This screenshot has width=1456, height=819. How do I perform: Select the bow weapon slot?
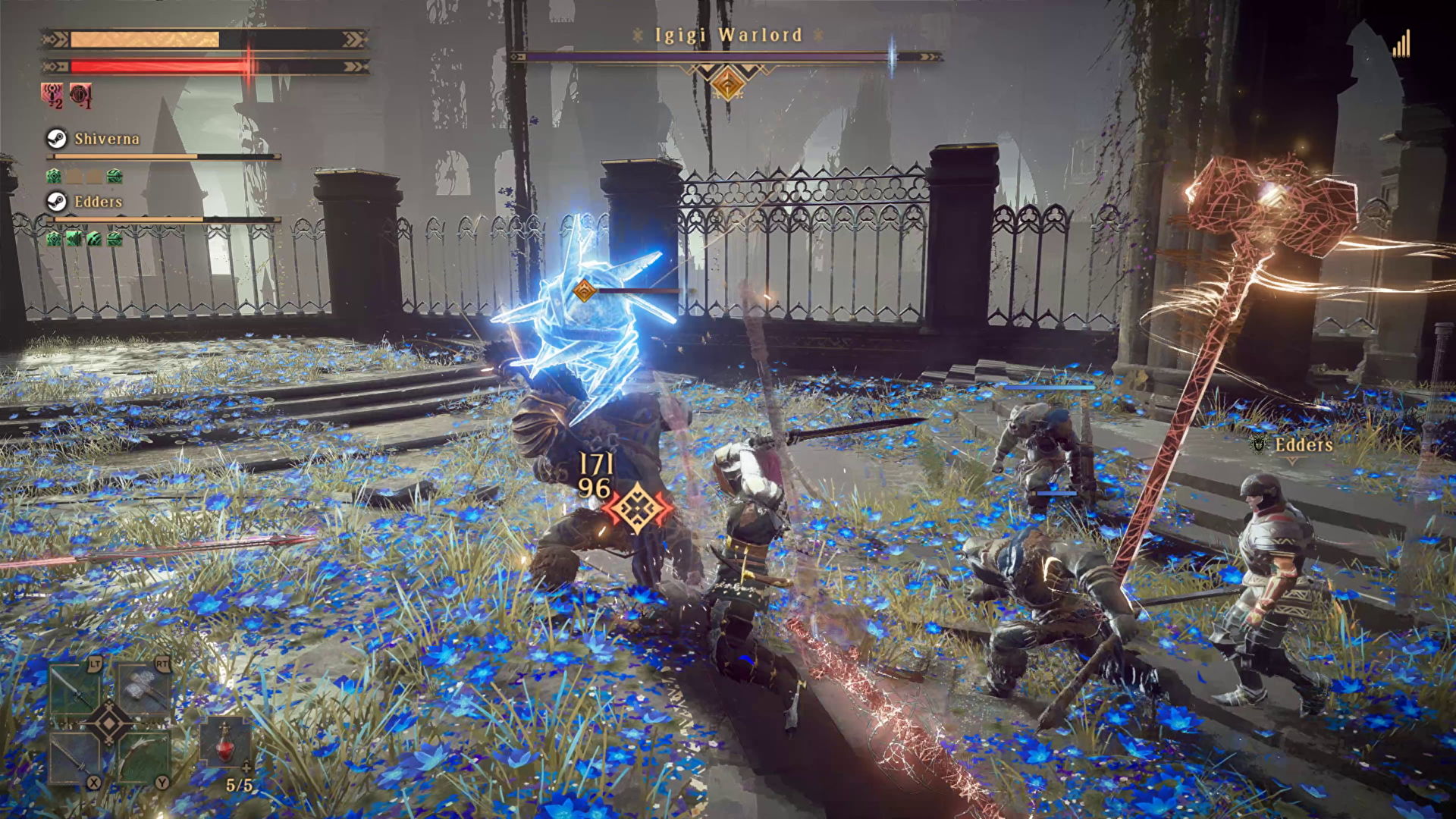(143, 756)
